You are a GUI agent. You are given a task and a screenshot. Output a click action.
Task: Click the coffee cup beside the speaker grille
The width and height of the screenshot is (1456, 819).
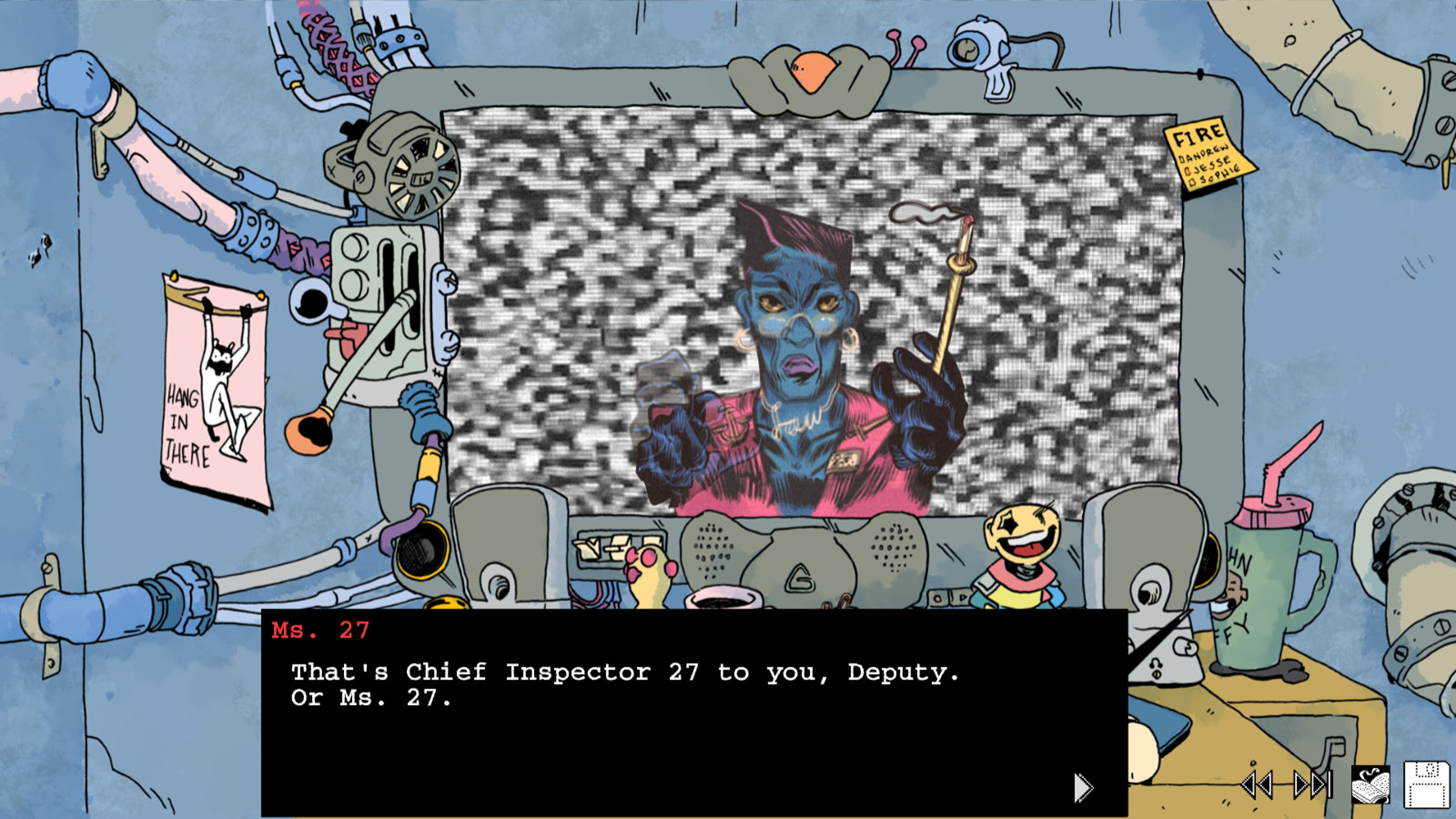[x=722, y=599]
